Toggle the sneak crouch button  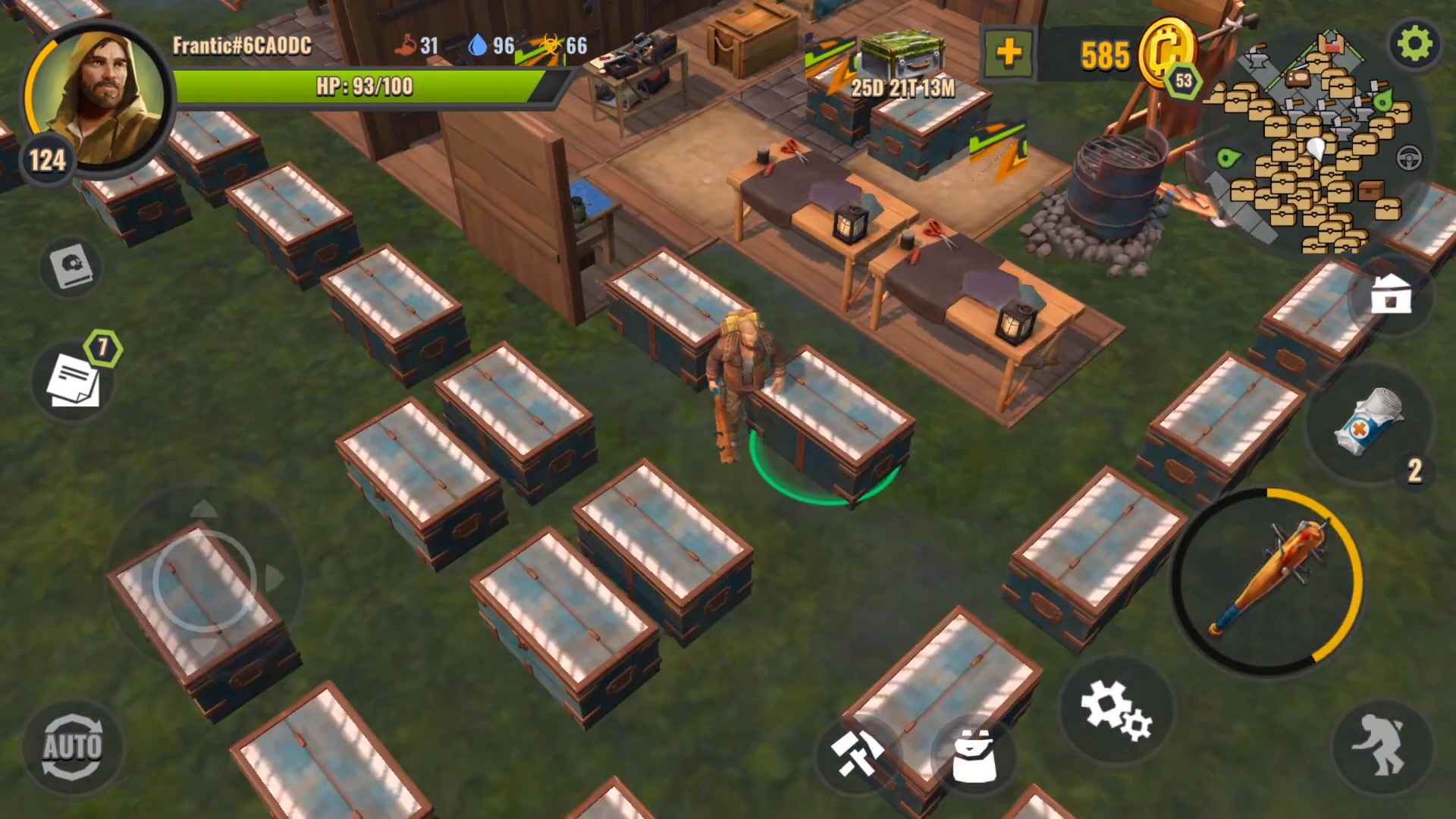[1382, 747]
